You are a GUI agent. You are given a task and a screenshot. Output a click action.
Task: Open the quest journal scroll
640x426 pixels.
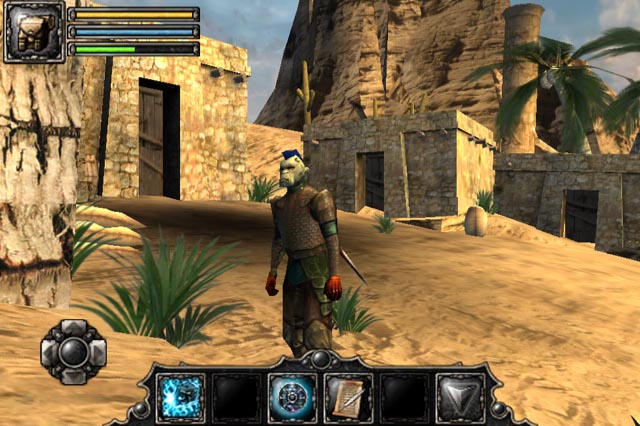point(348,397)
